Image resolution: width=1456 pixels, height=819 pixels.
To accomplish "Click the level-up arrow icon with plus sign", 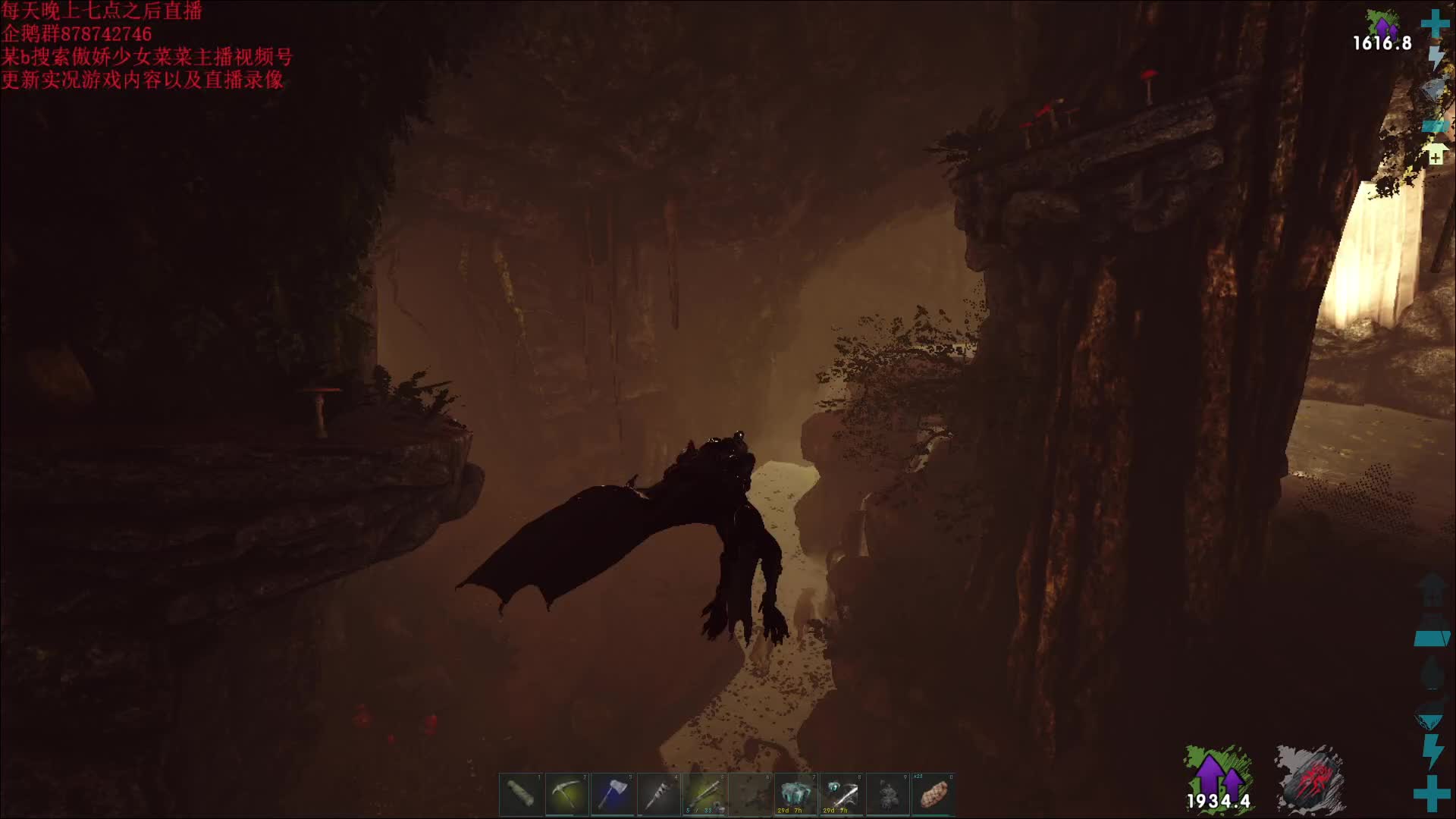I will click(x=1435, y=154).
